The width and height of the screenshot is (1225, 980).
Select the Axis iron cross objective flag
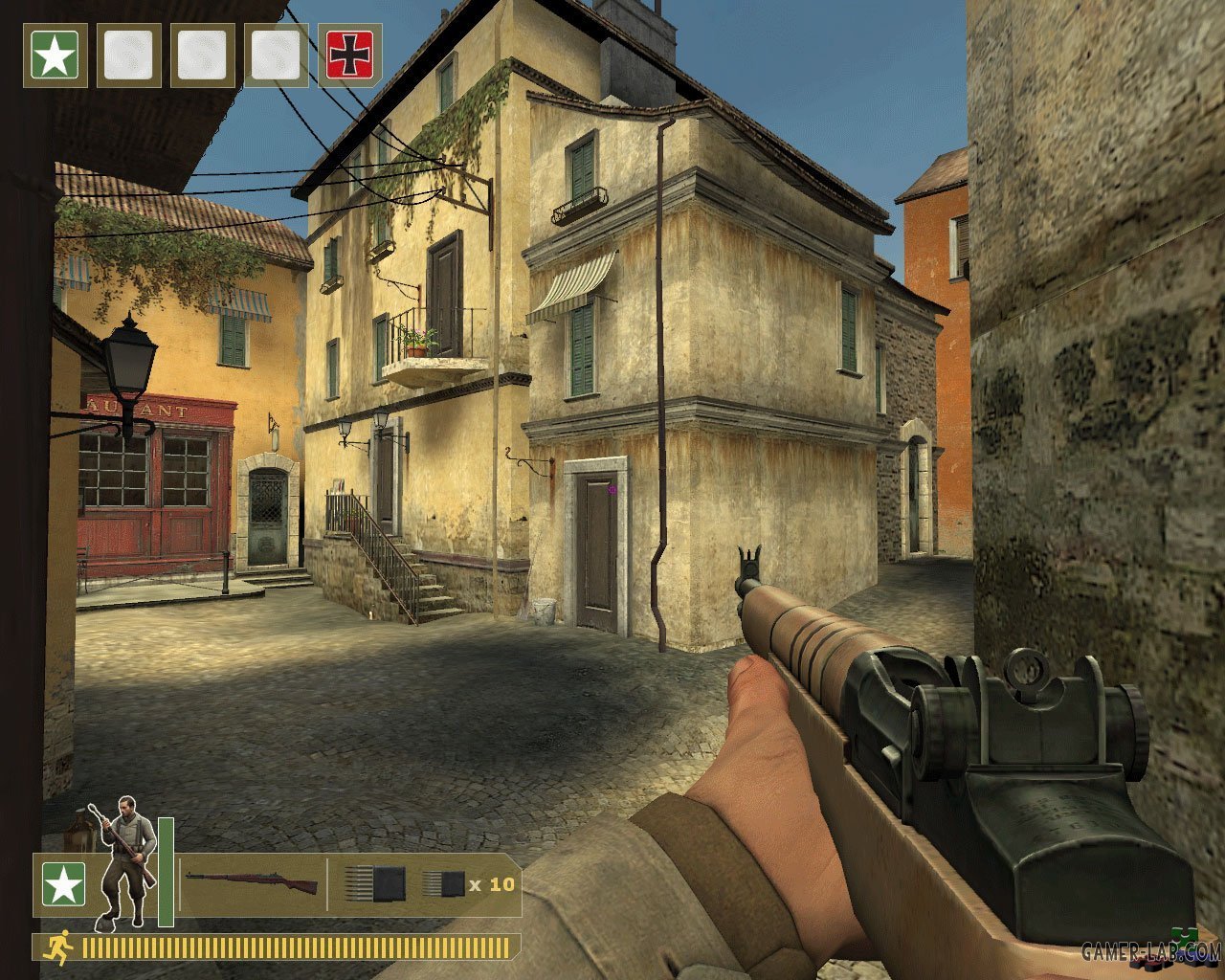349,56
